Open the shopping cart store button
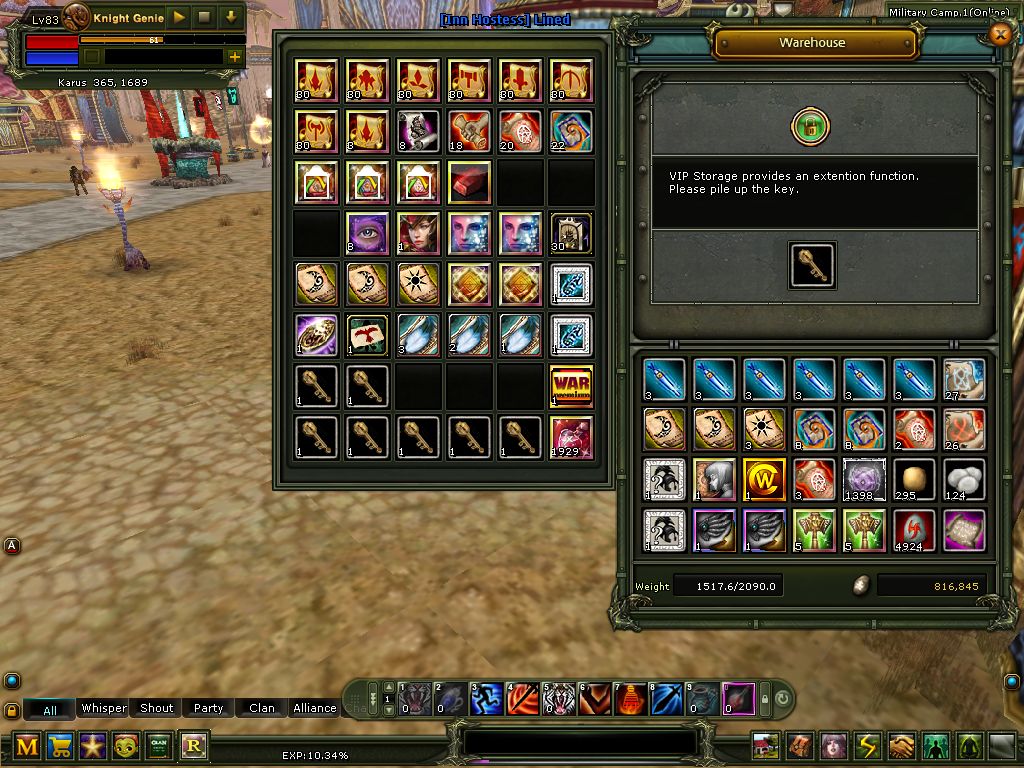The height and width of the screenshot is (768, 1024). click(60, 746)
